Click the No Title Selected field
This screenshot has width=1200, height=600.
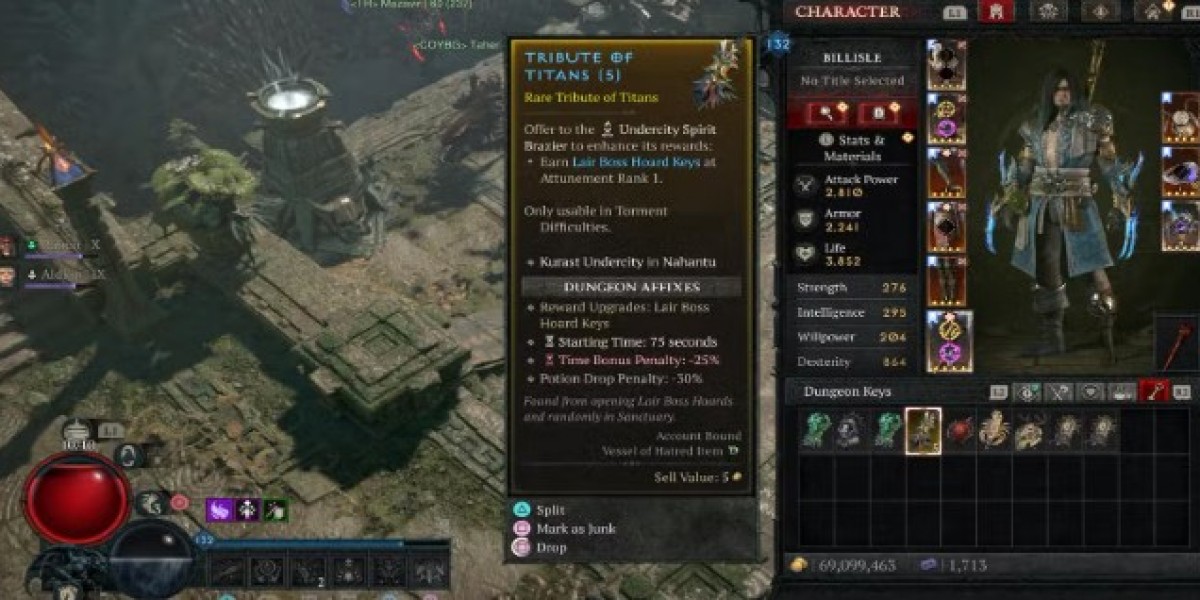coord(852,80)
